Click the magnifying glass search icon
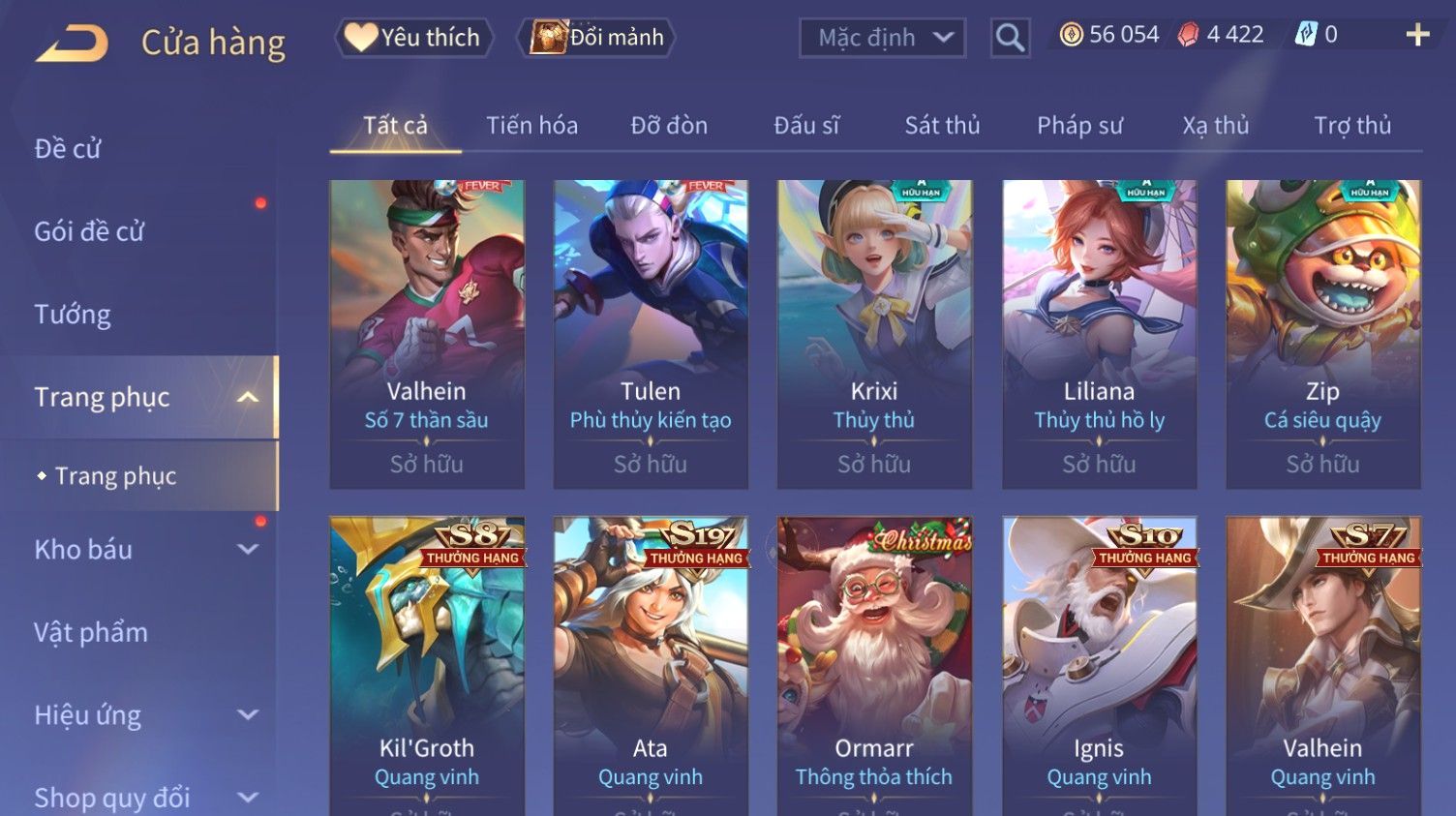 pos(1010,38)
